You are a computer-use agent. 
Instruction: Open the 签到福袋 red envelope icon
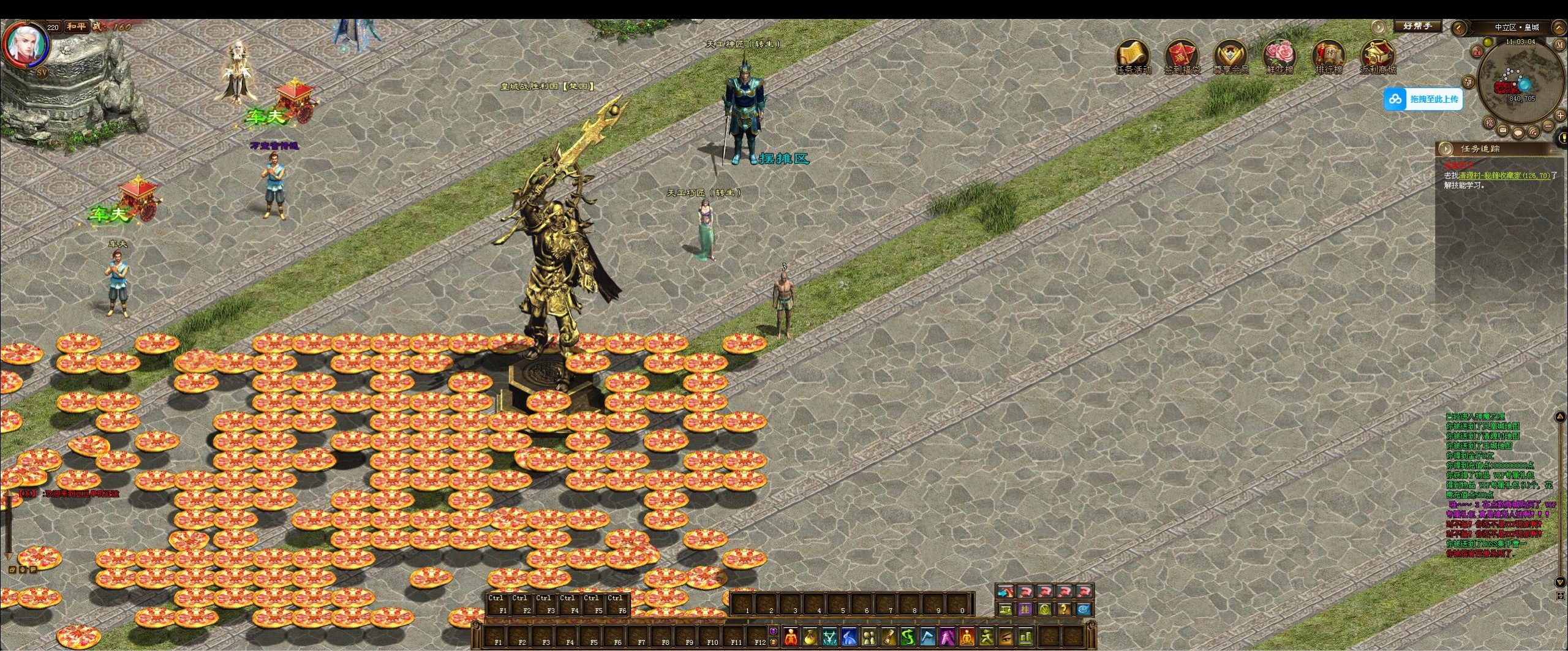[x=1182, y=57]
